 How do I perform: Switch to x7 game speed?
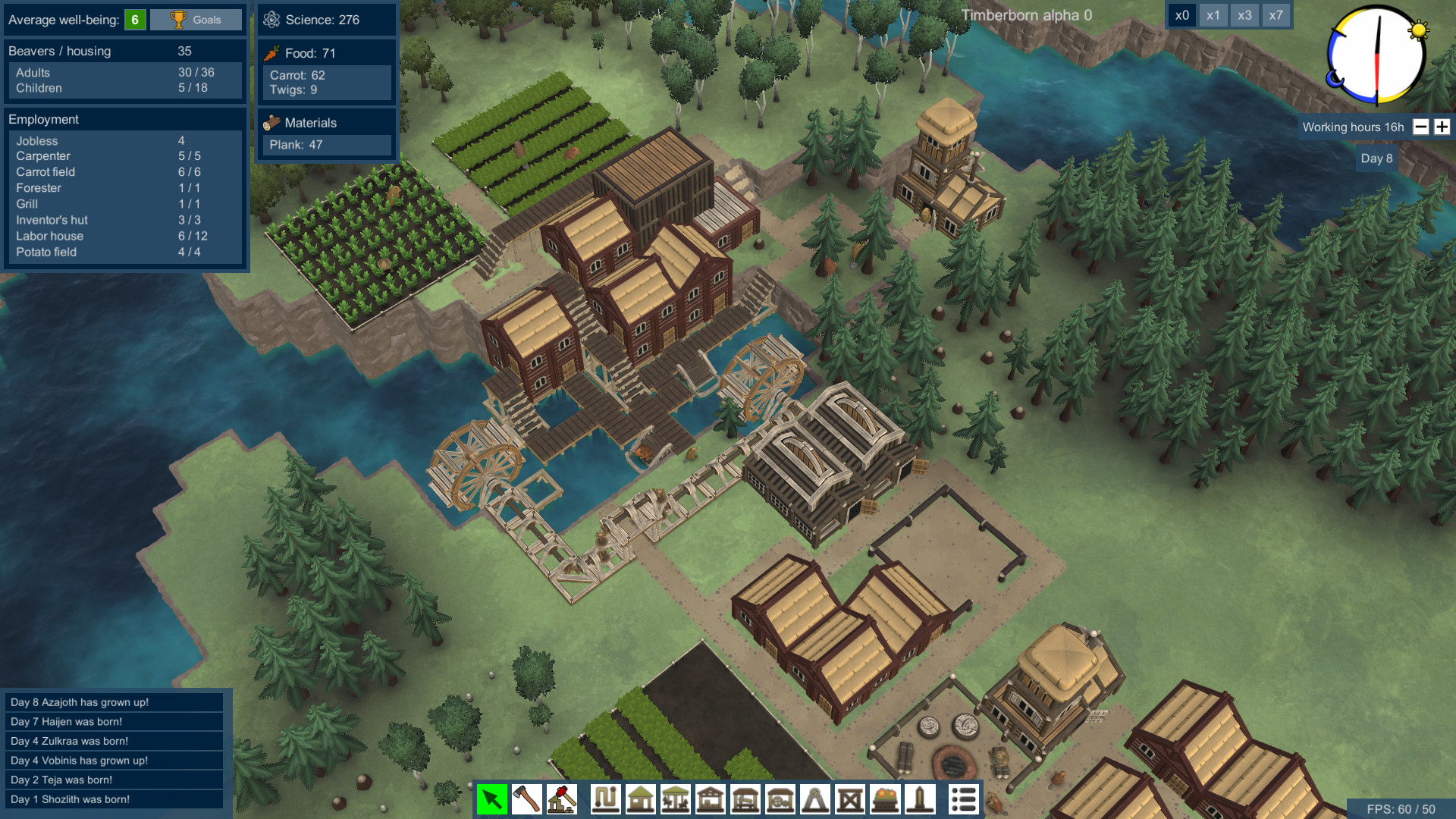pos(1276,14)
